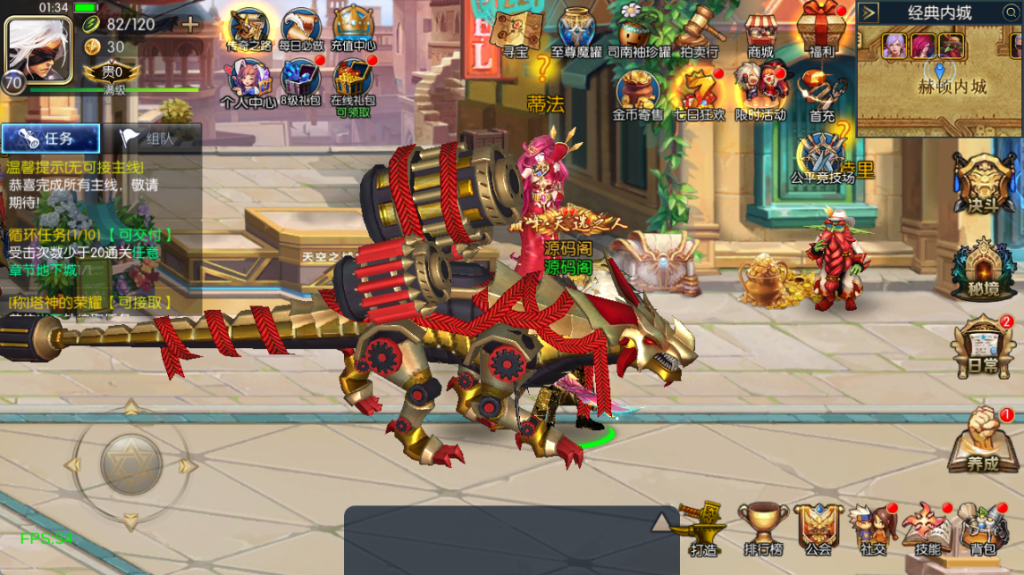The height and width of the screenshot is (575, 1024).
Task: Open the 社交 social menu
Action: click(872, 527)
